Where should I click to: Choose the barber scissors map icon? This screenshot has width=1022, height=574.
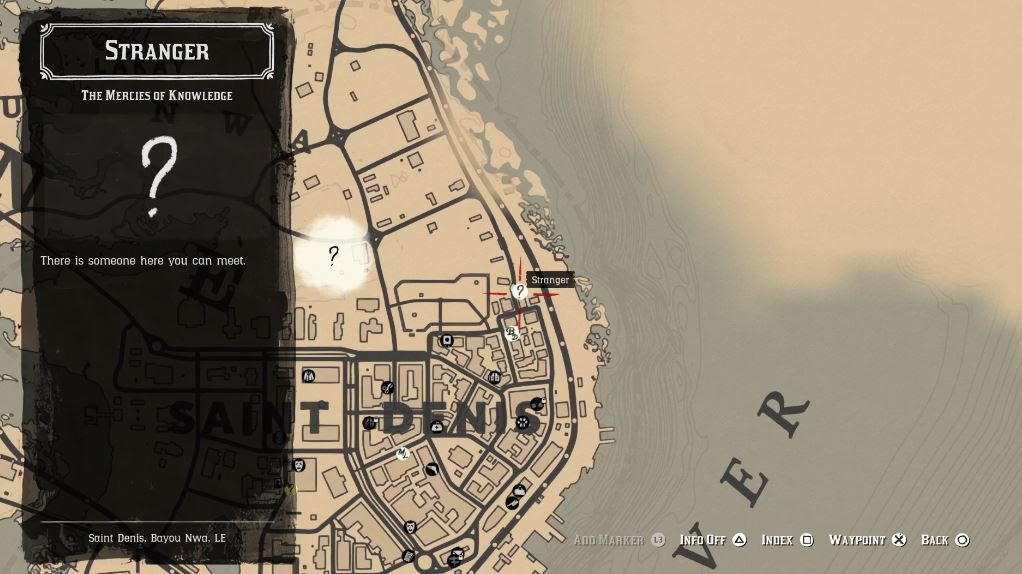click(388, 388)
